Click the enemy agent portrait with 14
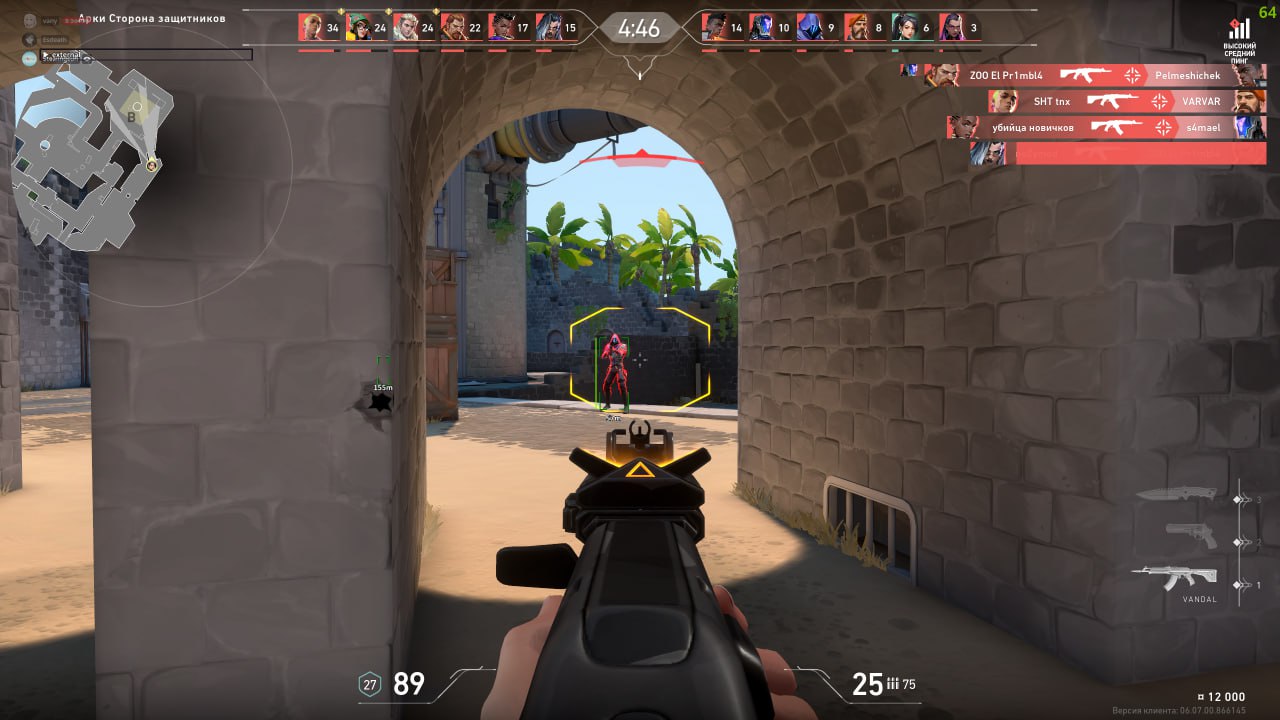The width and height of the screenshot is (1280, 720). tap(714, 28)
